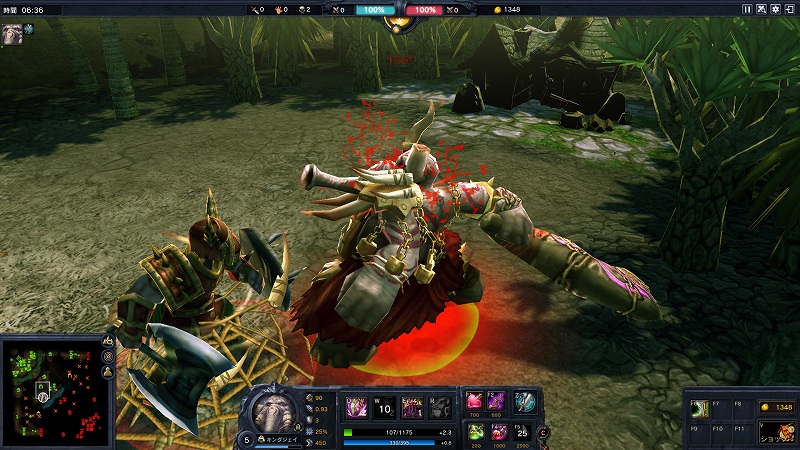
Task: Use the red potion item costing 700
Action: point(476,401)
